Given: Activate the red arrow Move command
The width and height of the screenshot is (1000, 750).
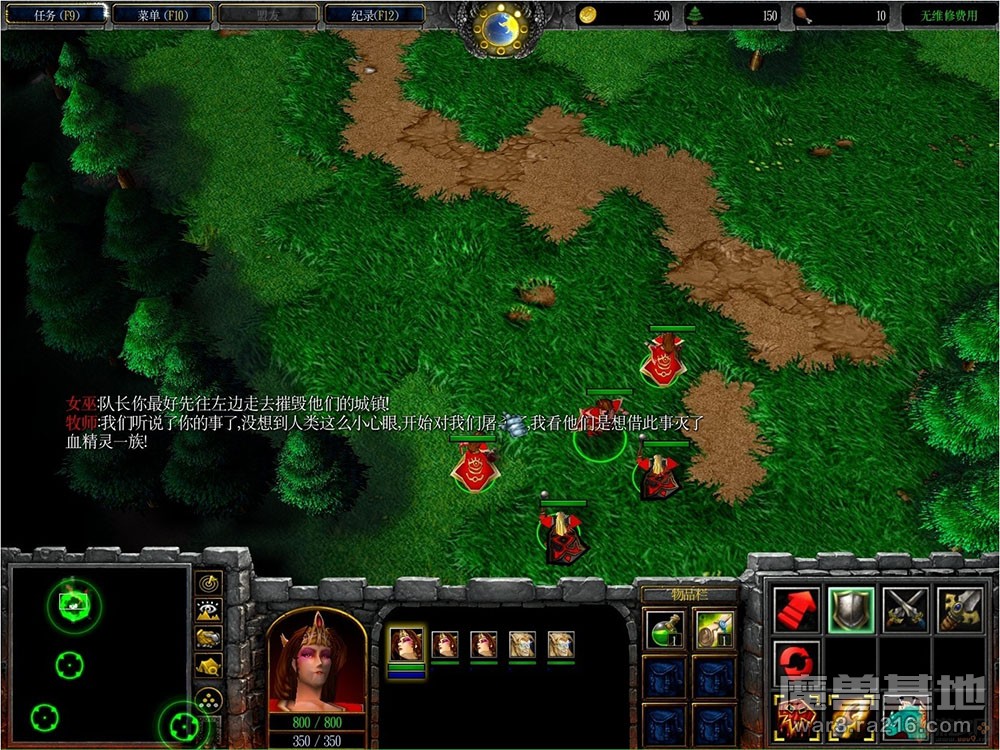Looking at the screenshot, I should pos(796,610).
